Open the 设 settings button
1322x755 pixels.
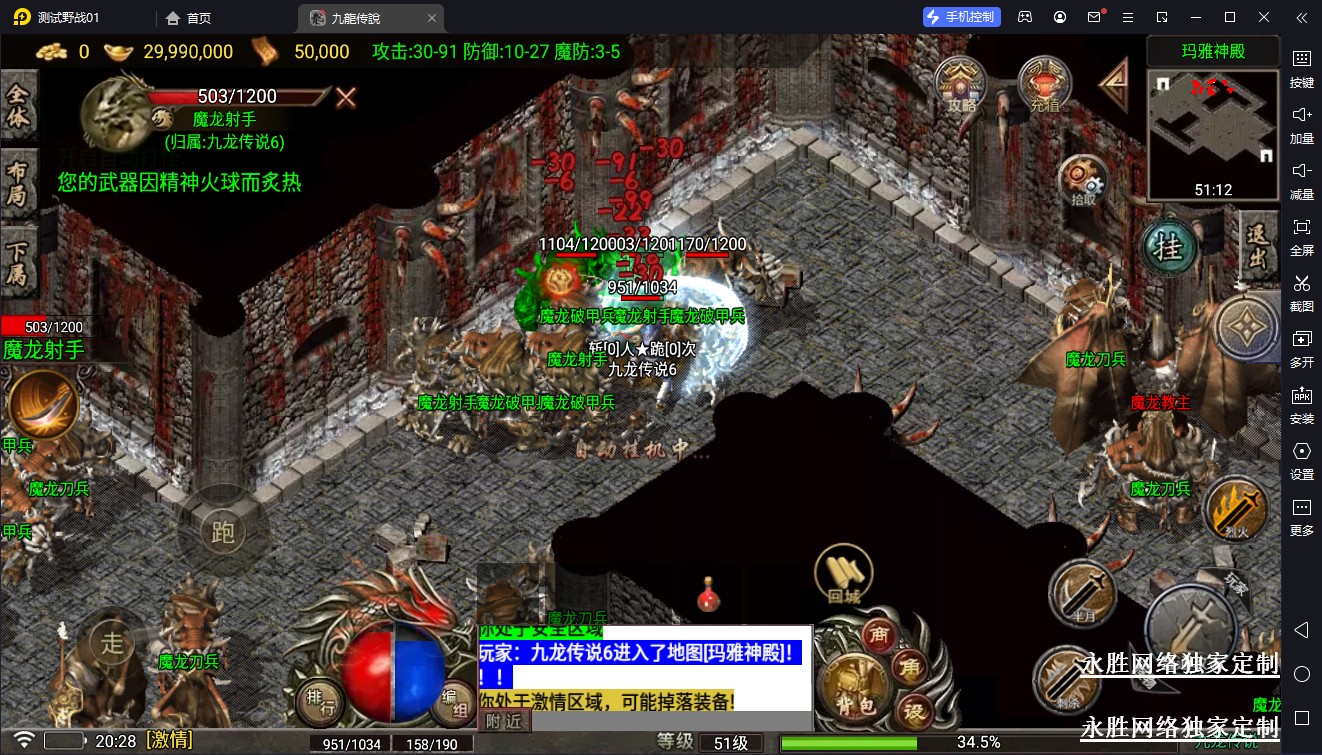click(x=914, y=711)
